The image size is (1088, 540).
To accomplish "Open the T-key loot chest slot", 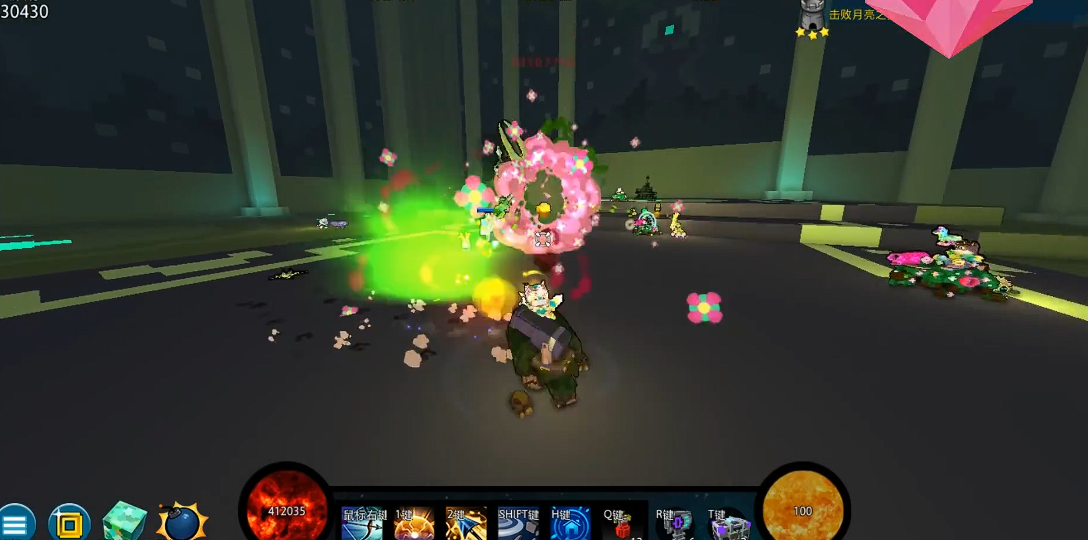I will tap(729, 525).
